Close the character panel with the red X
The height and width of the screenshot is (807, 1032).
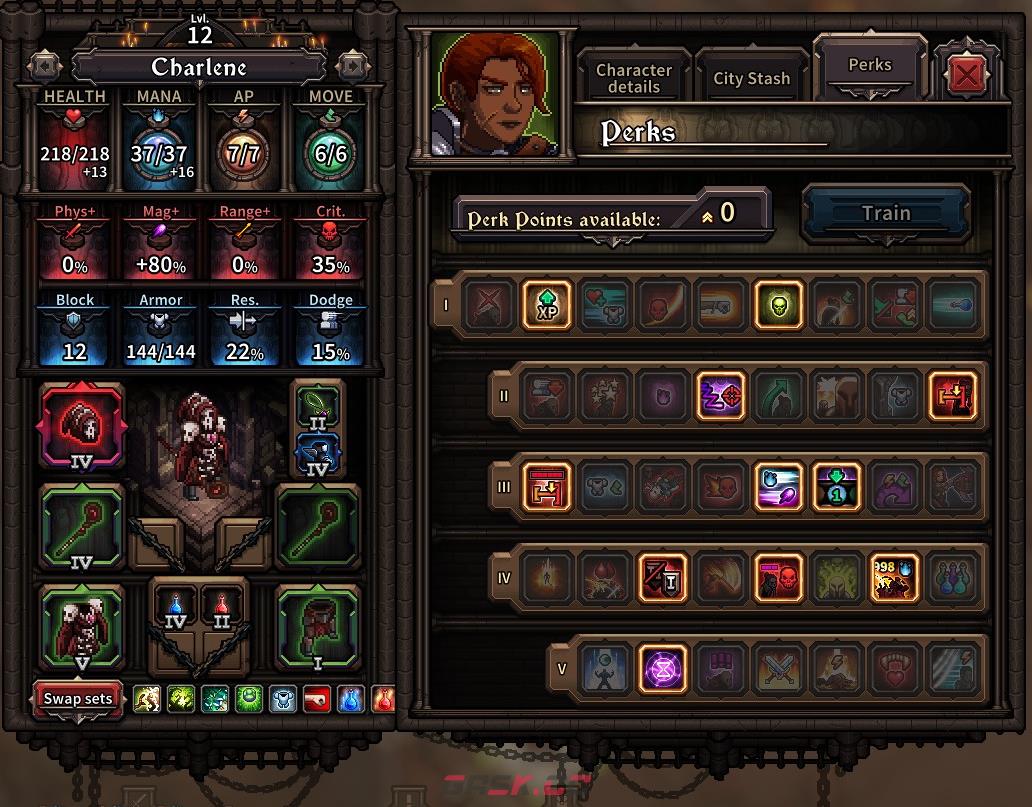point(965,74)
